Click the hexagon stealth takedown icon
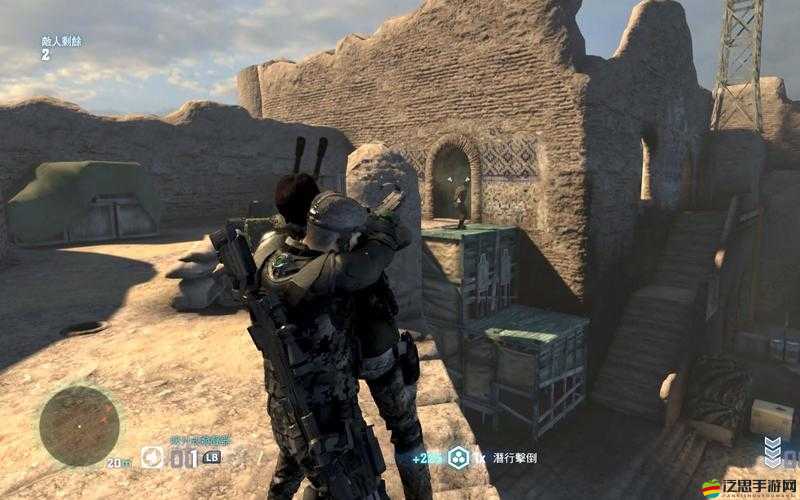Screen dimensions: 800x500 [458, 457]
